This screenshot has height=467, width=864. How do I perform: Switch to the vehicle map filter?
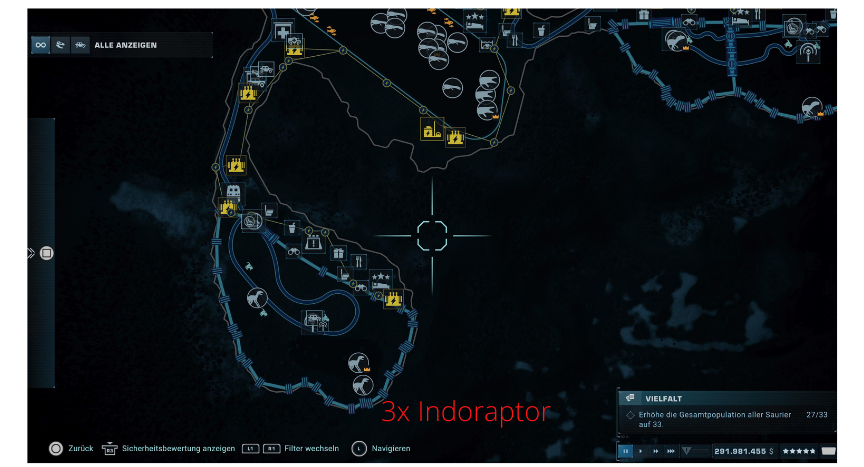point(79,45)
